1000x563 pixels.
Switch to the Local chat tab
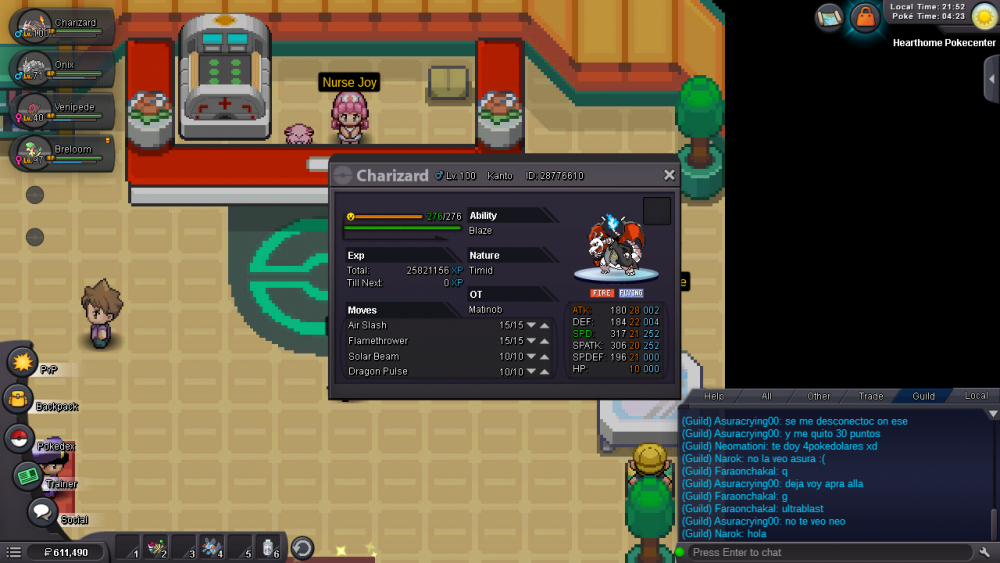coord(976,396)
